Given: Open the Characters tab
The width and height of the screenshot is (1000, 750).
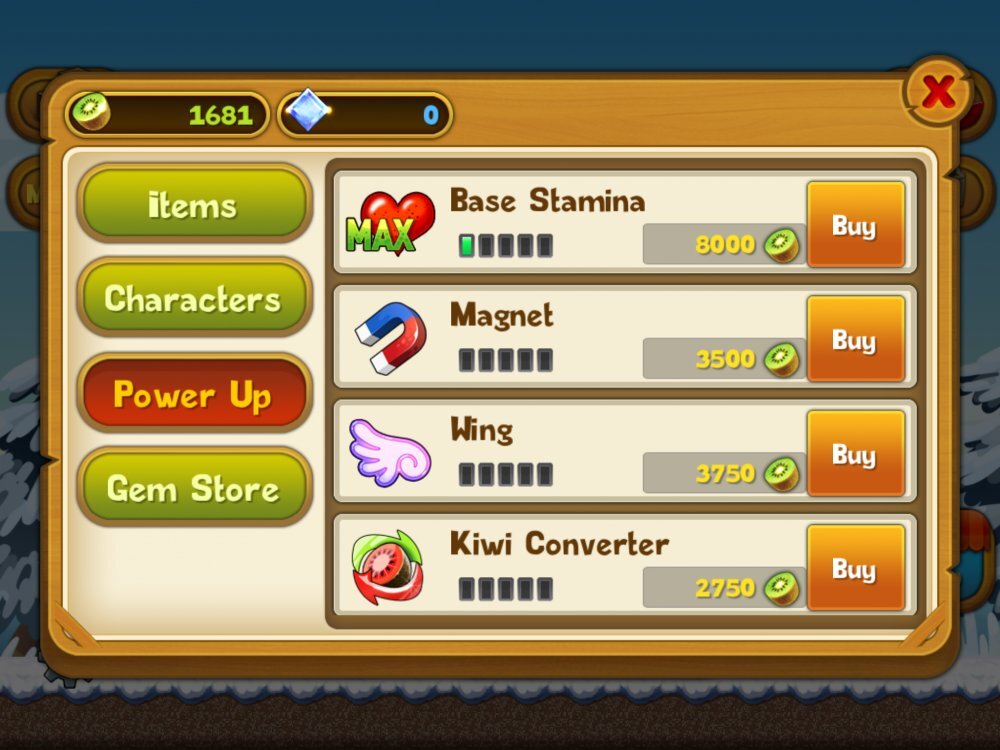Looking at the screenshot, I should (x=194, y=298).
